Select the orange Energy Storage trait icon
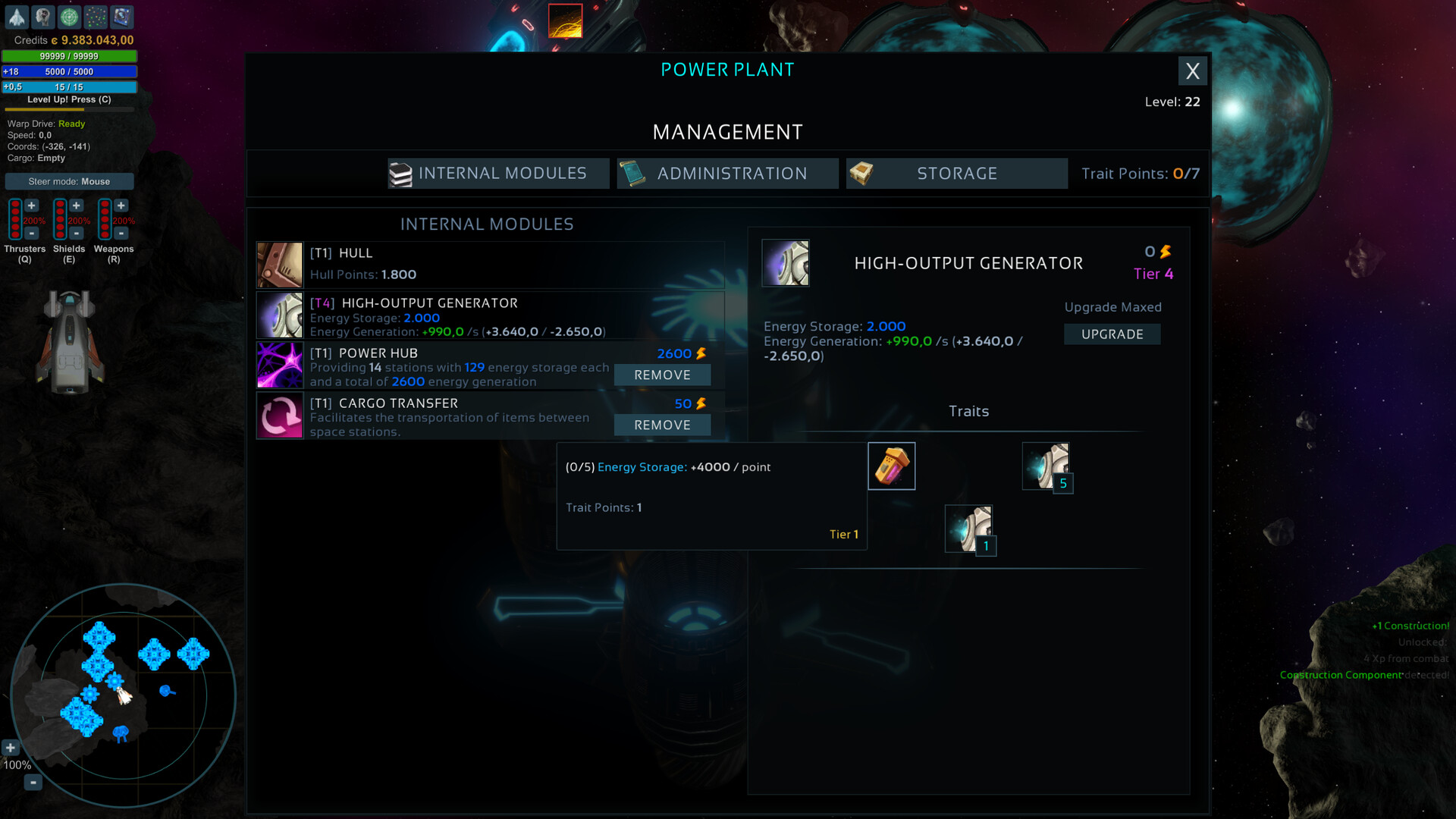Image resolution: width=1456 pixels, height=819 pixels. click(891, 465)
